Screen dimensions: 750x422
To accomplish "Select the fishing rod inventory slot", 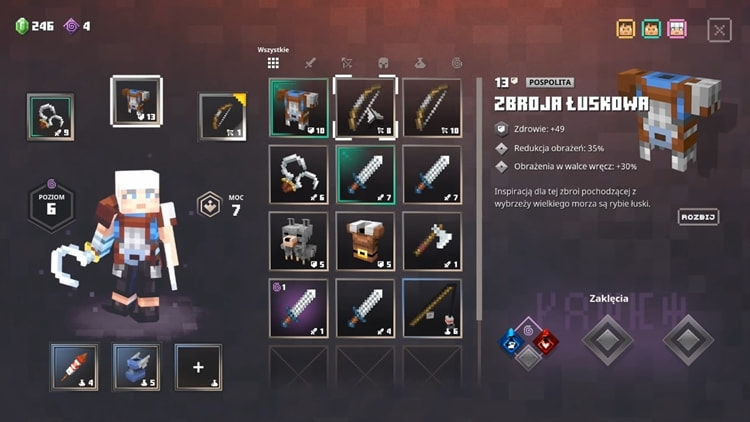I will tap(432, 308).
